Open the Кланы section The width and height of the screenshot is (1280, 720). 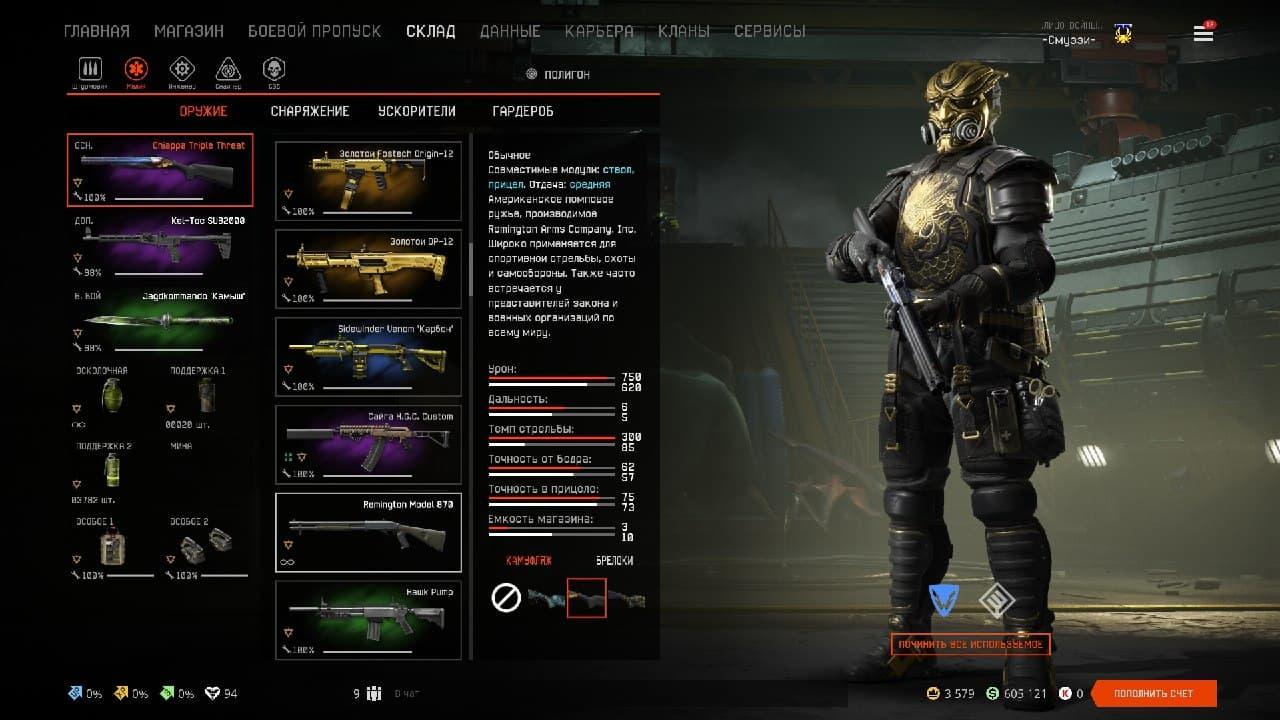684,31
